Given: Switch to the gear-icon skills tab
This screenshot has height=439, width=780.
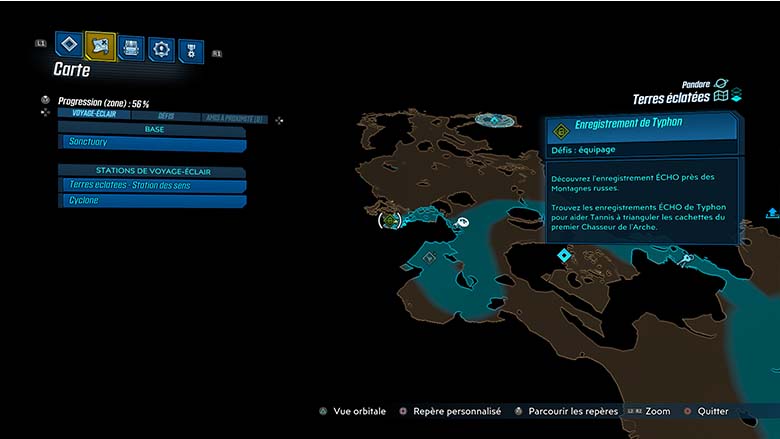Looking at the screenshot, I should pos(161,48).
